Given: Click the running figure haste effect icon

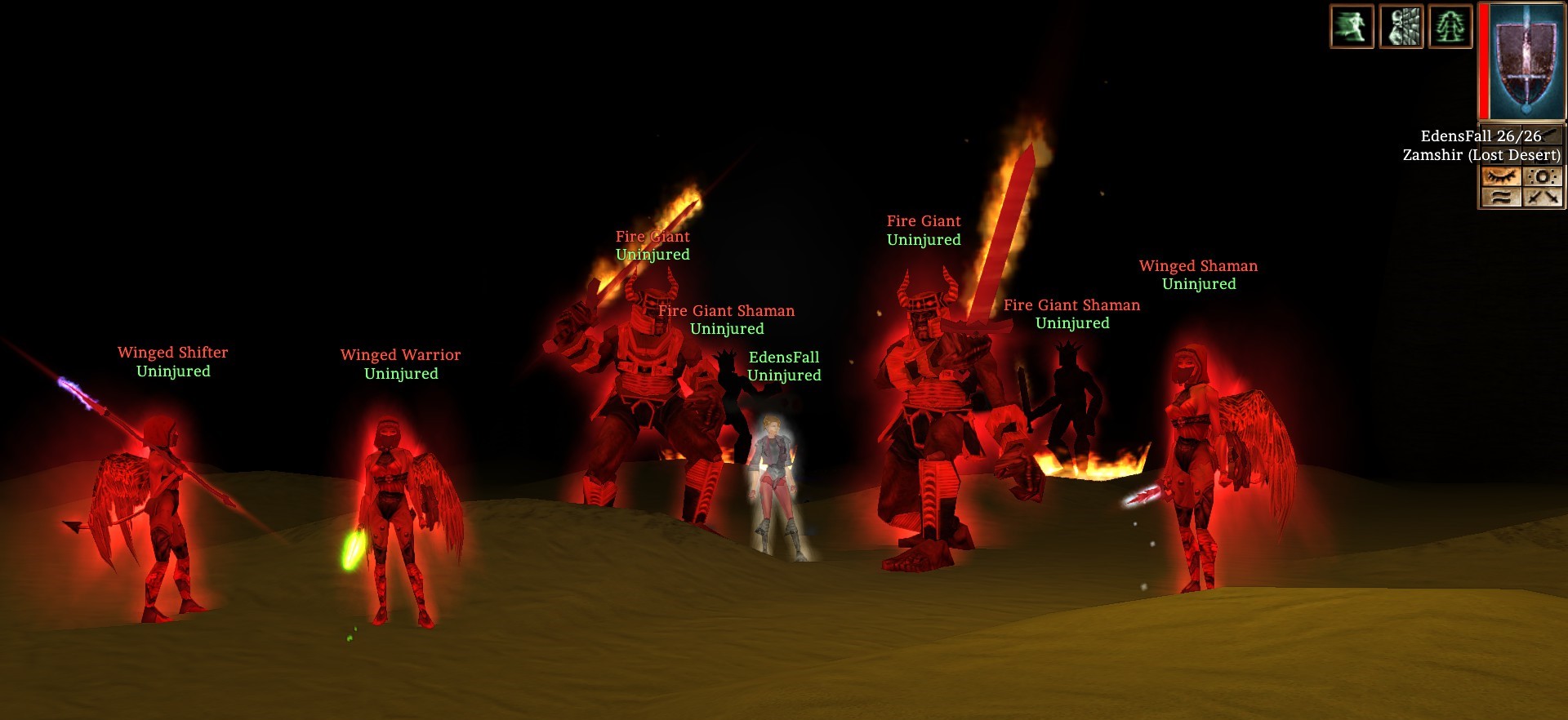Looking at the screenshot, I should click(1352, 26).
